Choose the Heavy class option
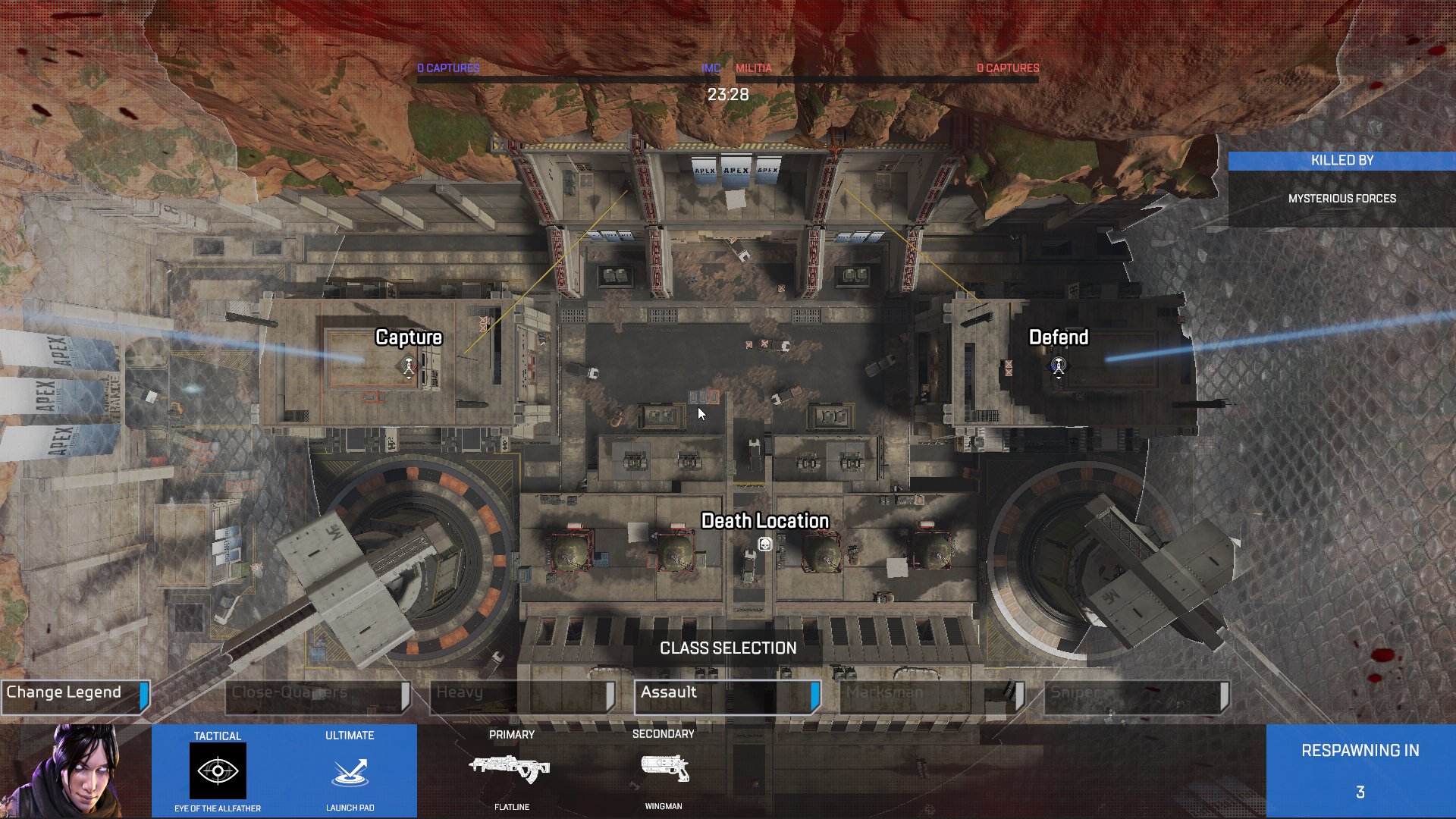This screenshot has height=819, width=1456. coord(522,692)
